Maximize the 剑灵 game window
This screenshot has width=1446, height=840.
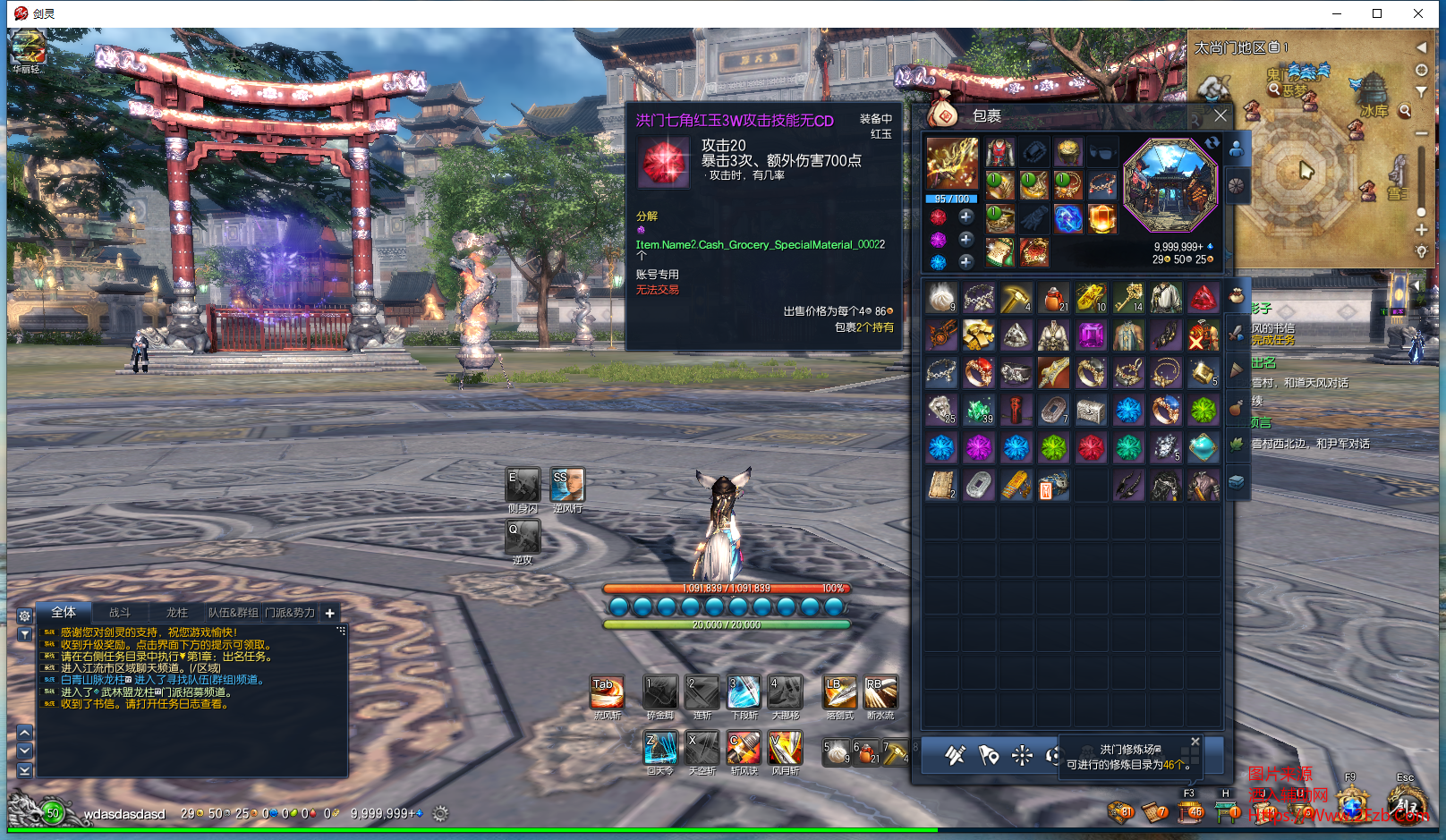coord(1377,13)
